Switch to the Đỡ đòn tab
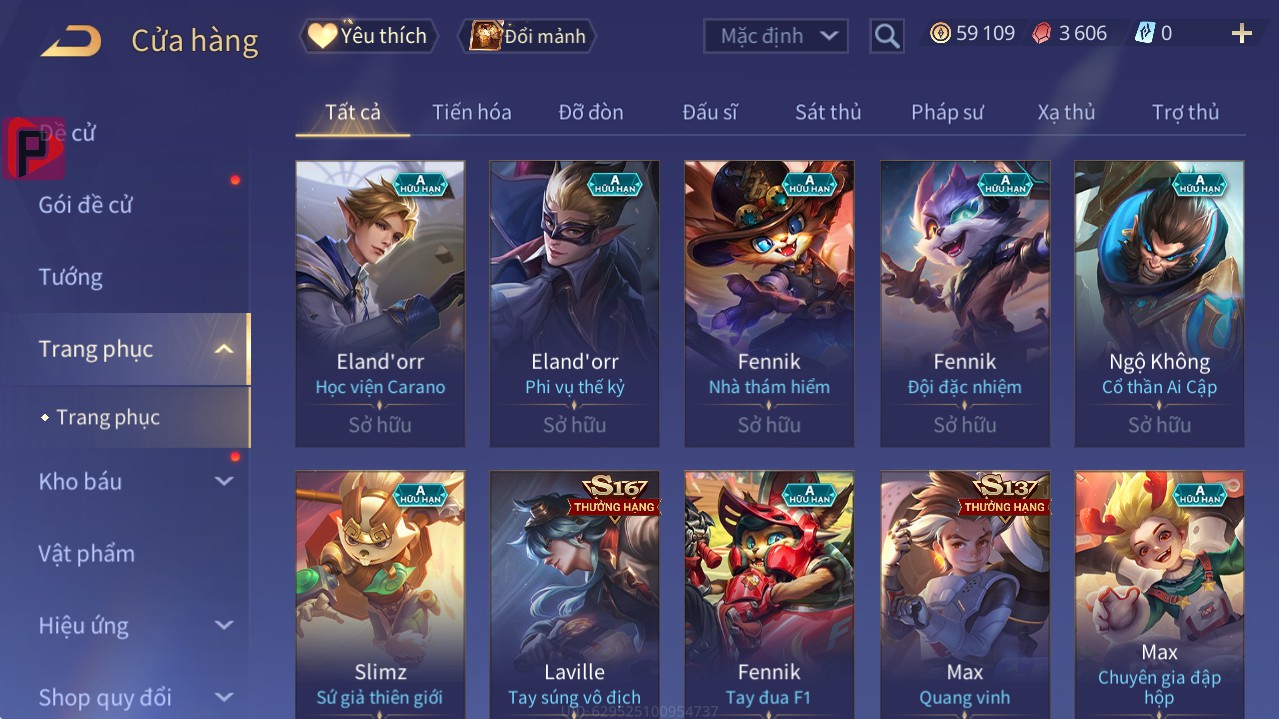 tap(591, 112)
